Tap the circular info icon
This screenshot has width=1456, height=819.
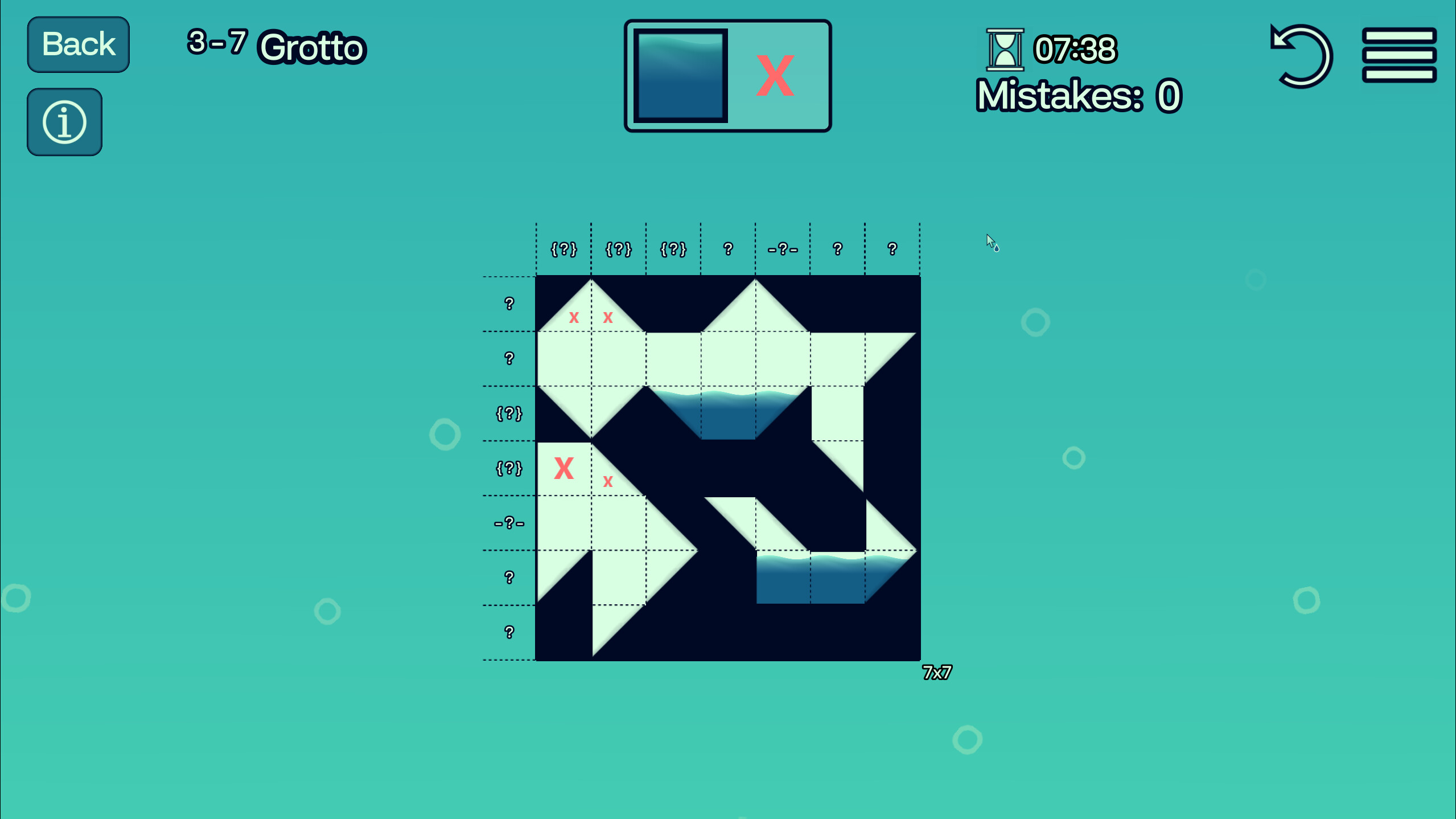[x=64, y=121]
